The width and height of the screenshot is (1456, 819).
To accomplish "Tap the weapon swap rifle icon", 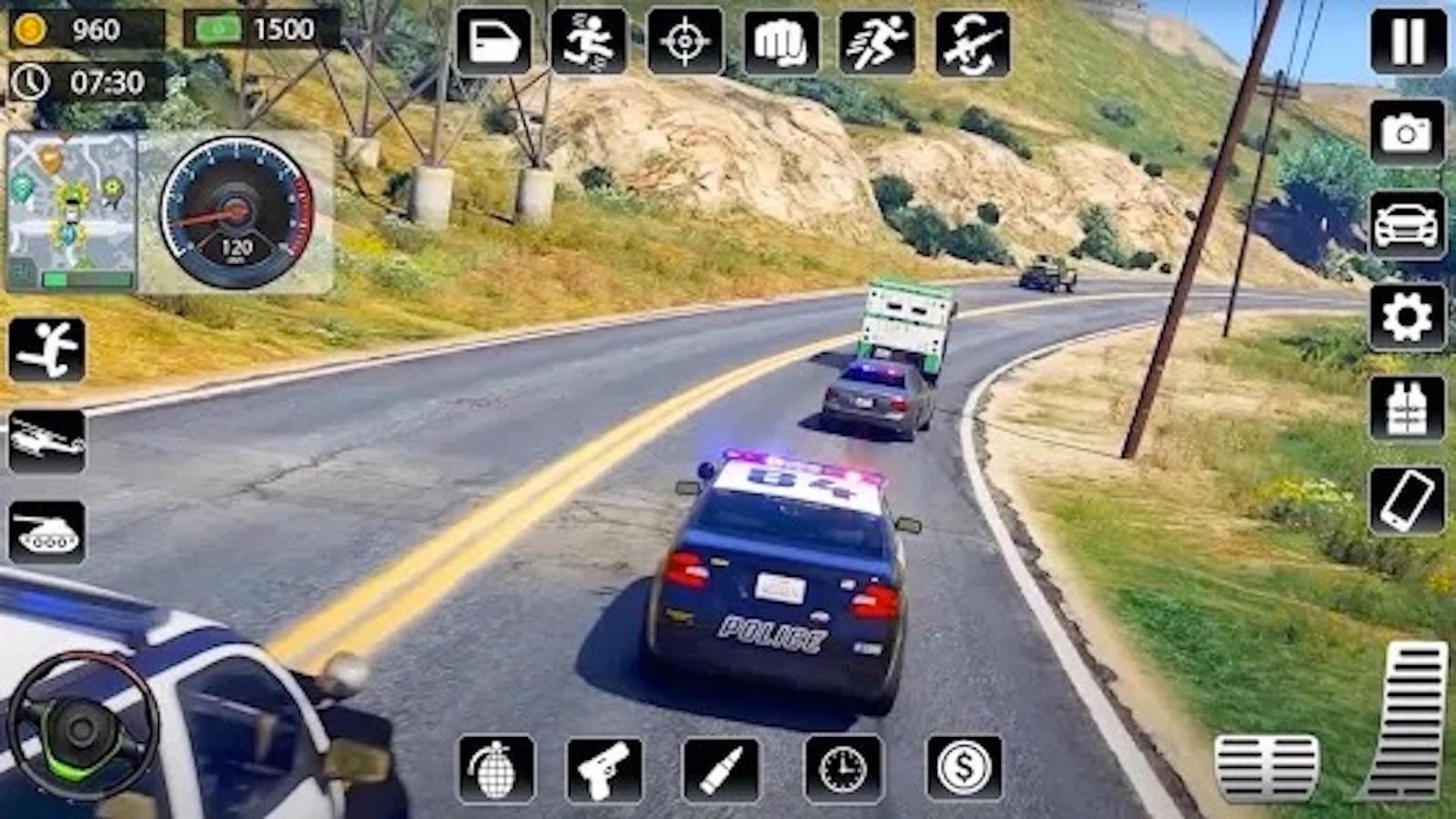I will click(x=970, y=38).
